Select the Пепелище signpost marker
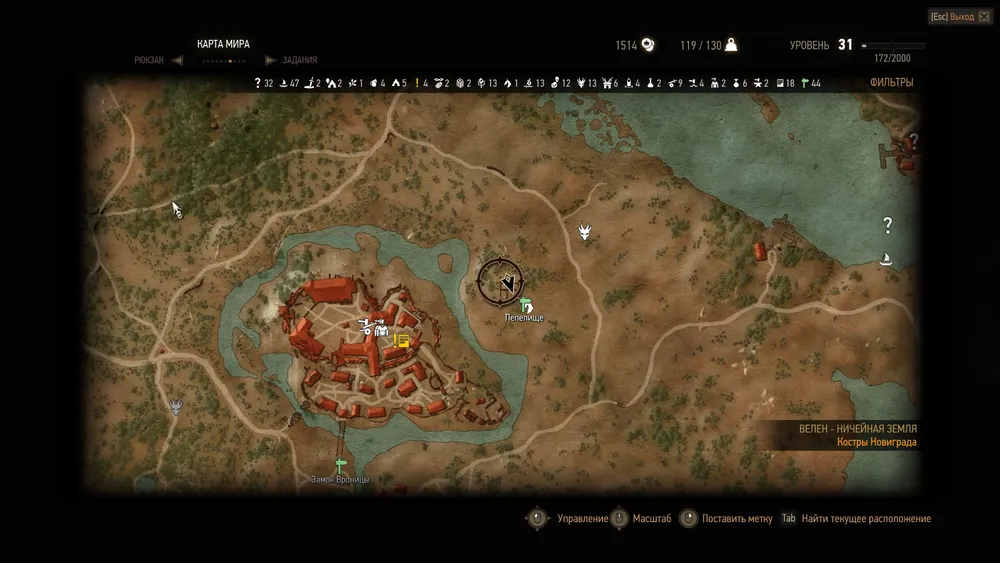The width and height of the screenshot is (1000, 563). pyautogui.click(x=526, y=305)
